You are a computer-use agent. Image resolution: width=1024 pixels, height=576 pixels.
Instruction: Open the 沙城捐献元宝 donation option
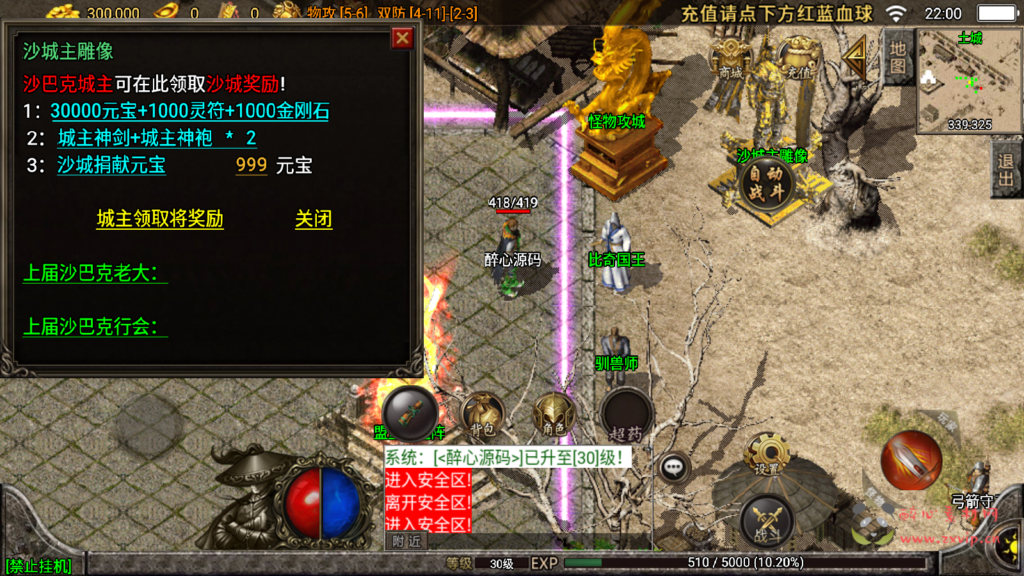click(111, 165)
